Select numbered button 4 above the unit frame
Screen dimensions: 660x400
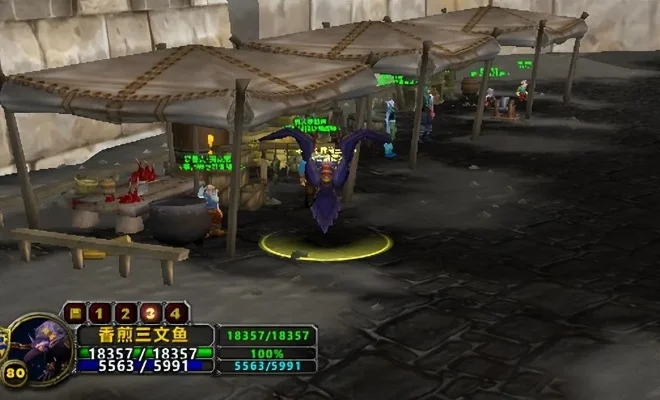point(176,313)
